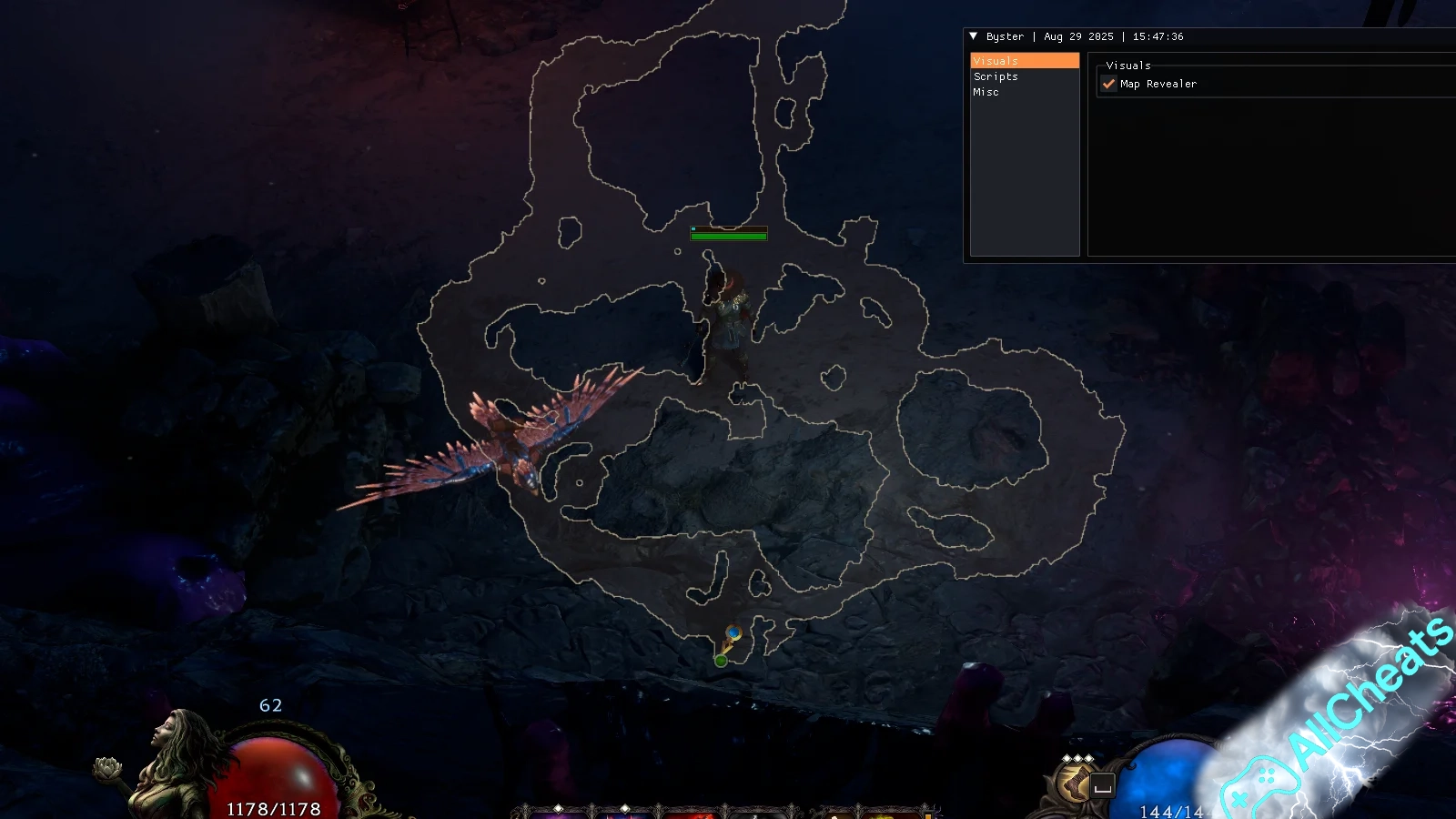Image resolution: width=1456 pixels, height=819 pixels.
Task: Collapse the Byster overlay window arrow
Action: (973, 36)
